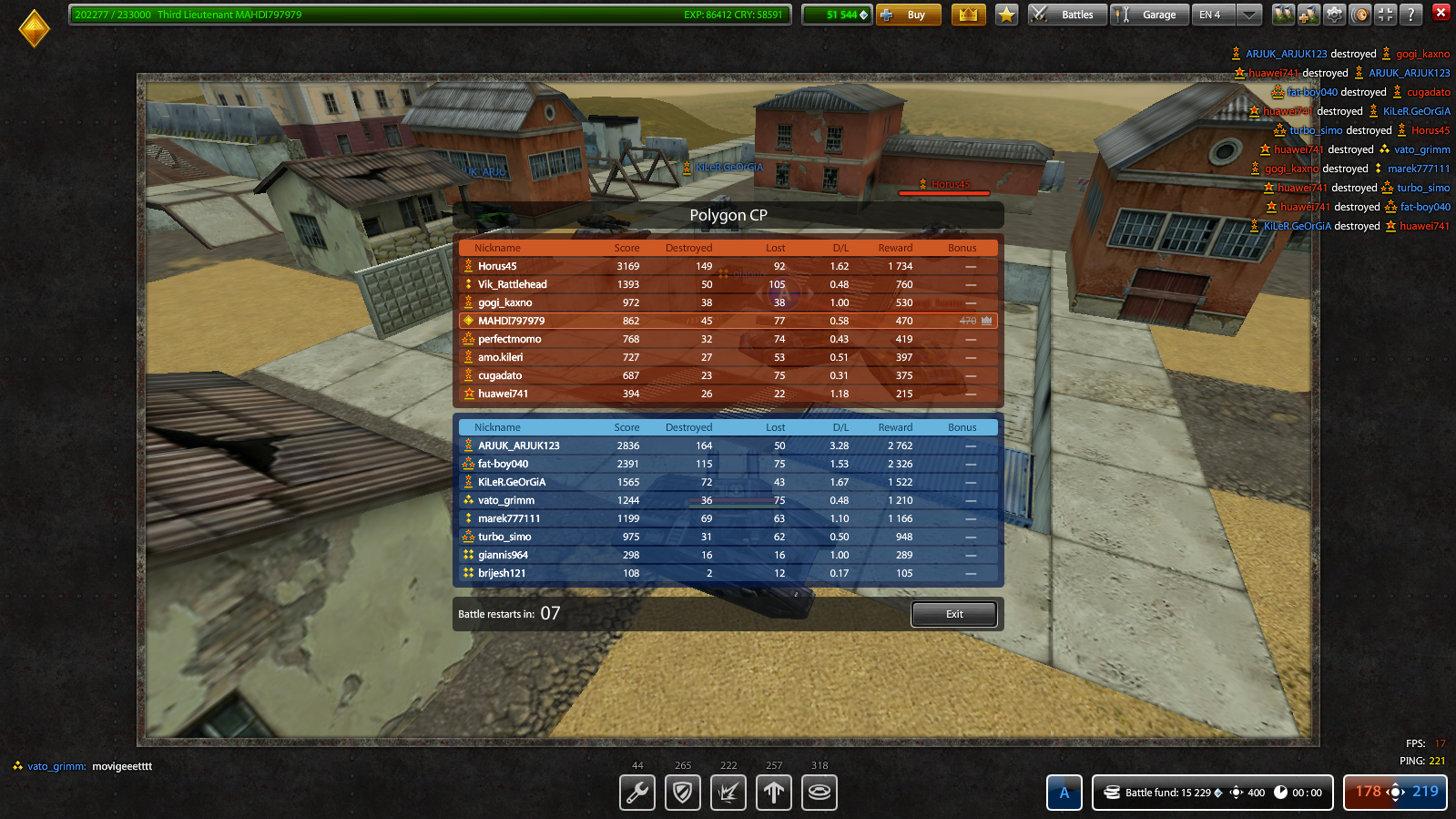Use the repair kit supply
The width and height of the screenshot is (1456, 819).
tap(636, 793)
